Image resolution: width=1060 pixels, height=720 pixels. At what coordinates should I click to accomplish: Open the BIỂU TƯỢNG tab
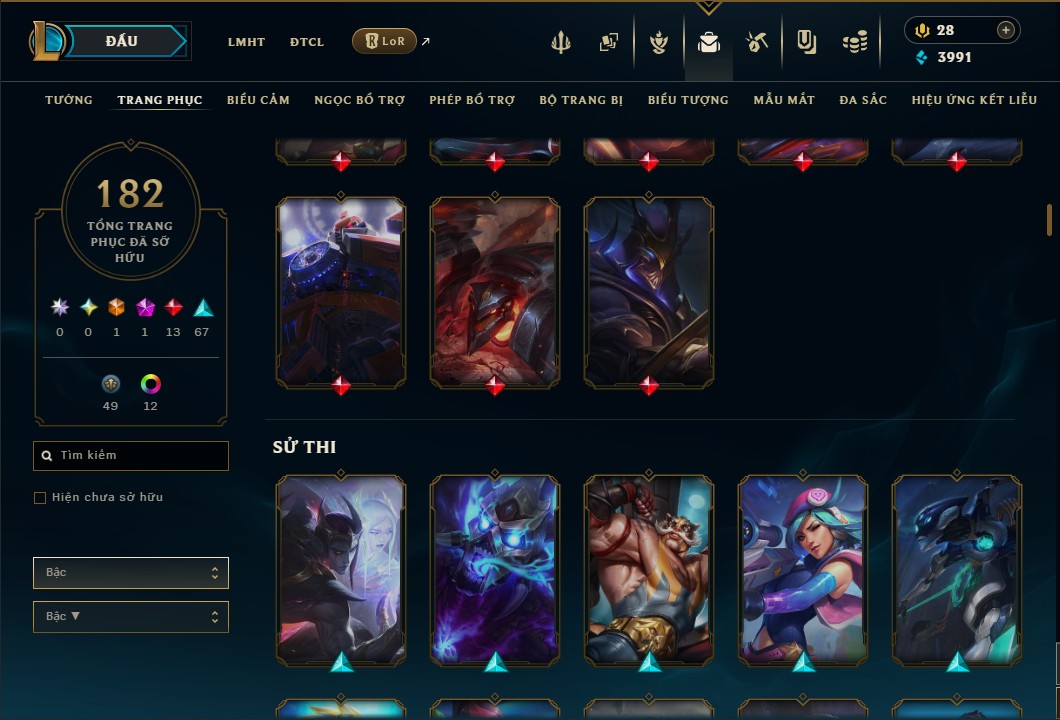click(688, 100)
